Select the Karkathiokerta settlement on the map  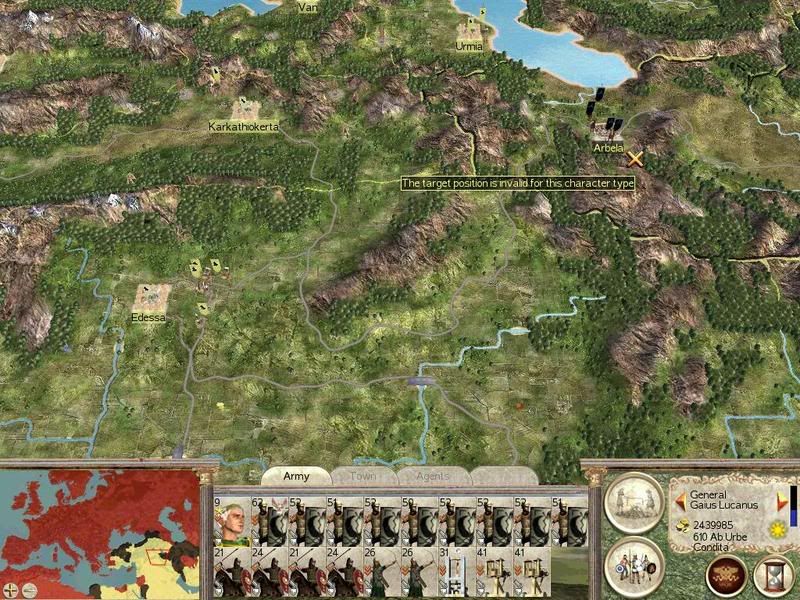[244, 108]
